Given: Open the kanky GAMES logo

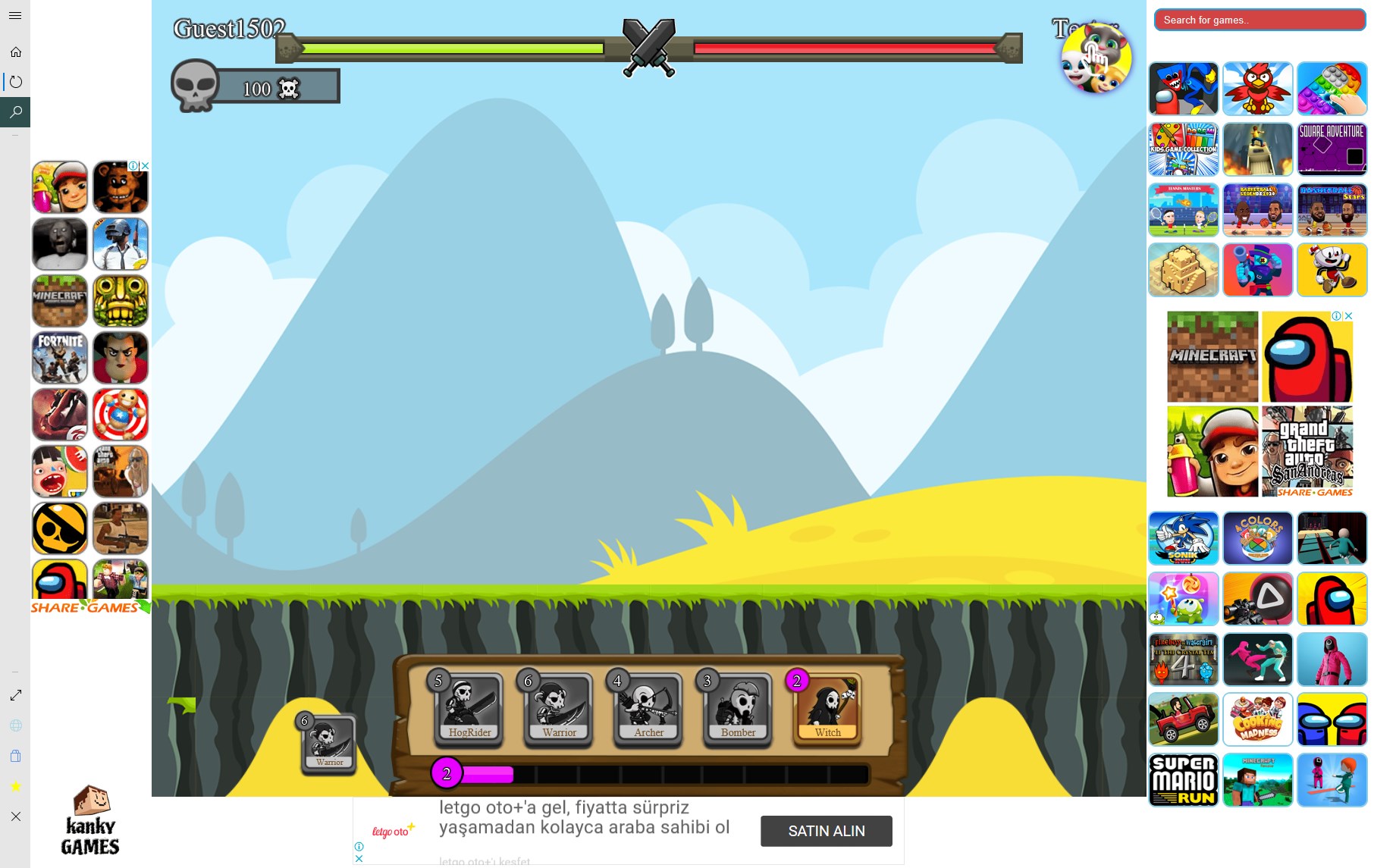Looking at the screenshot, I should point(89,826).
